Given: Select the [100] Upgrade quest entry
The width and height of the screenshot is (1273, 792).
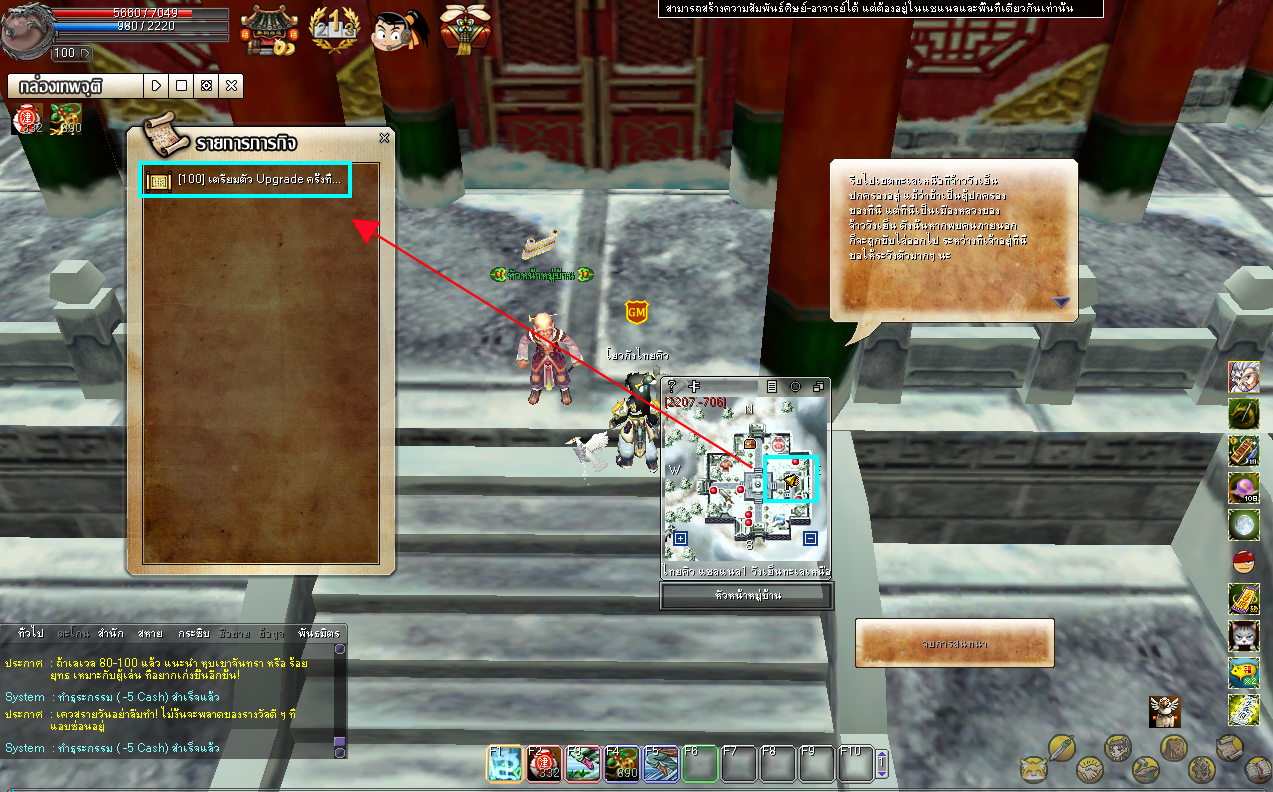Looking at the screenshot, I should (245, 180).
